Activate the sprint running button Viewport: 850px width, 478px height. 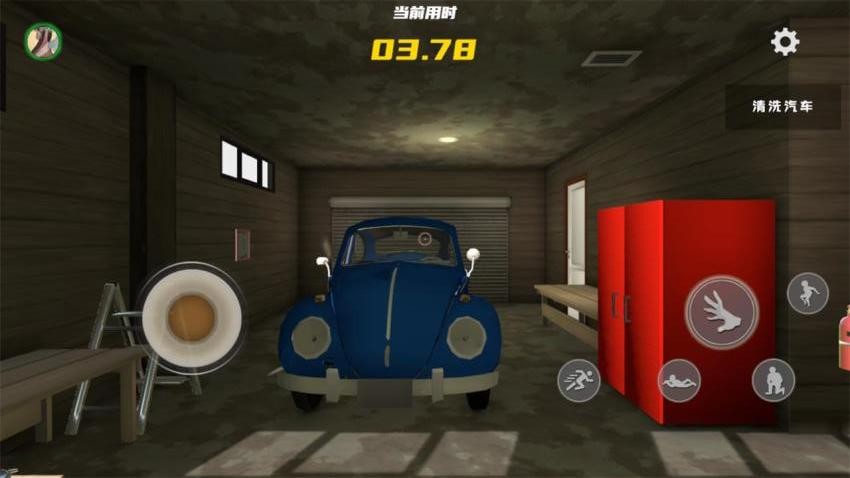tap(579, 380)
